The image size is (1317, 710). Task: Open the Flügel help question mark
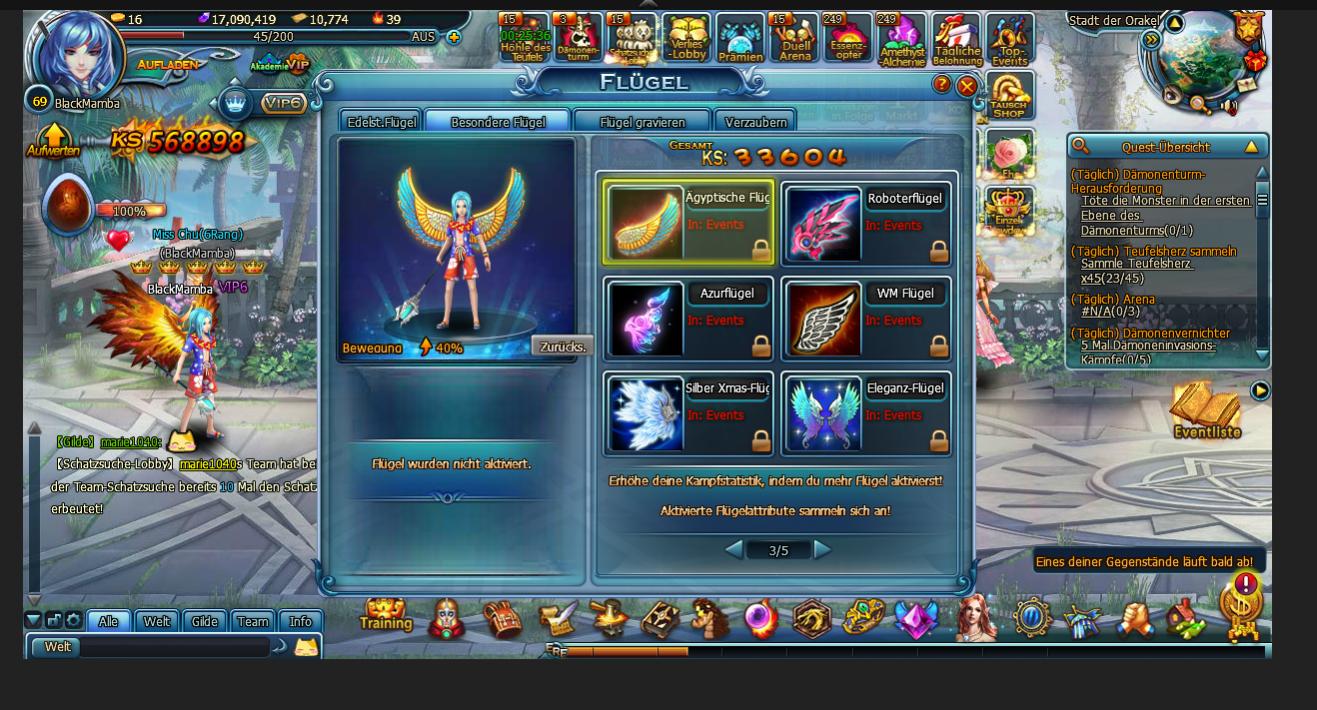tap(942, 85)
